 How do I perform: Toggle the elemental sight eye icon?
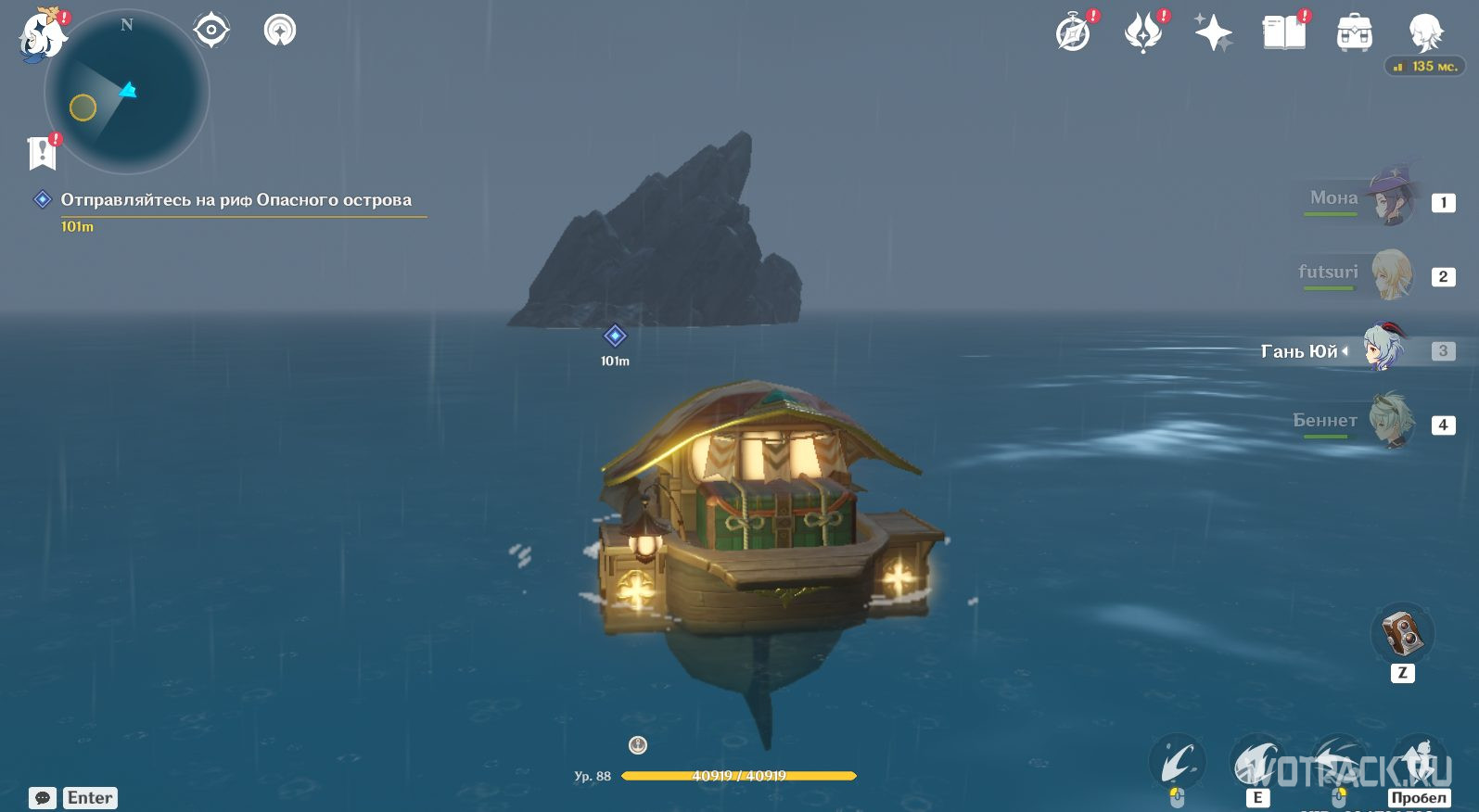(x=211, y=31)
